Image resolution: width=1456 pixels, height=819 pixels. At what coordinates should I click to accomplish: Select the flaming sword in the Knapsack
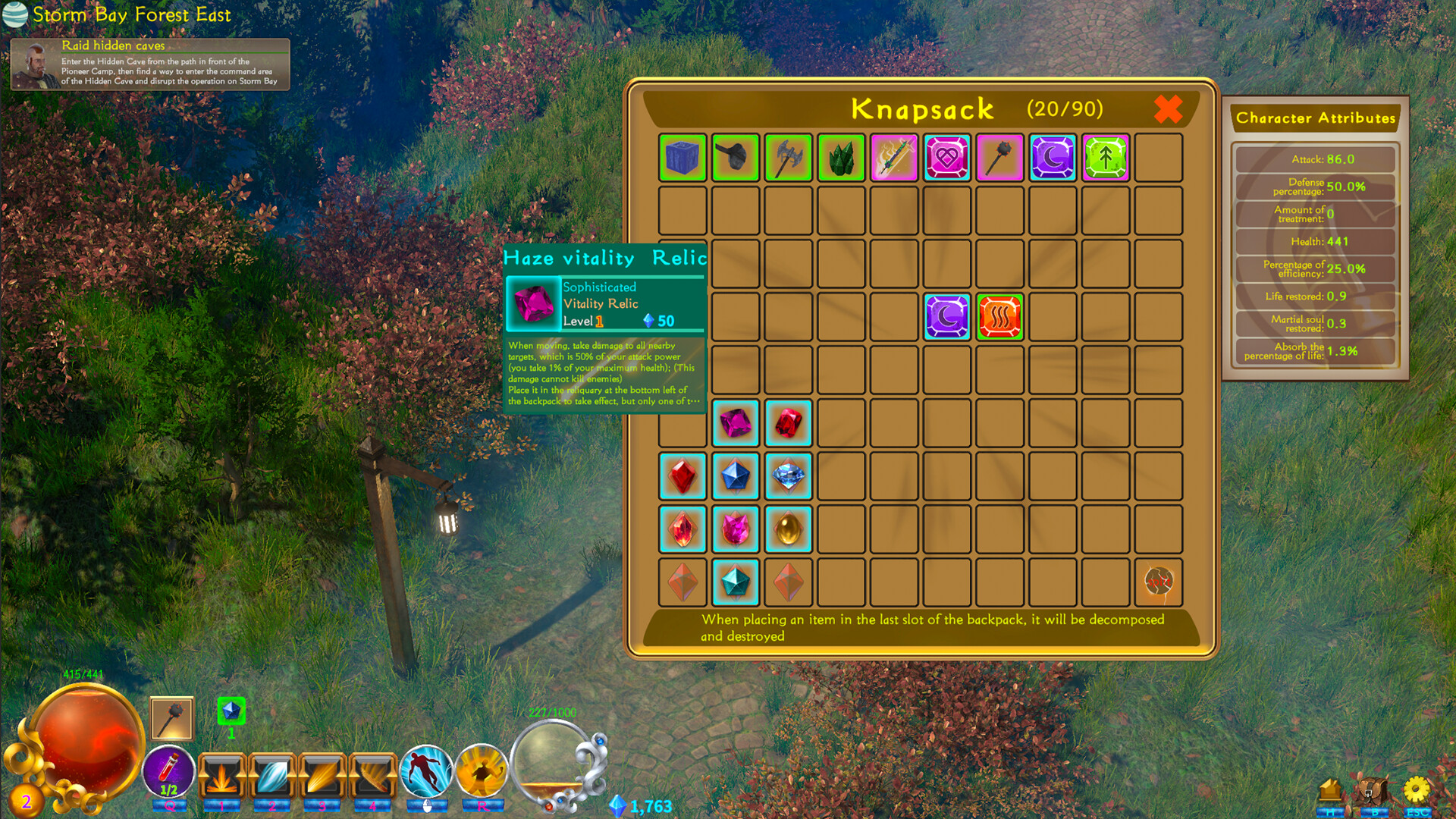(x=894, y=158)
